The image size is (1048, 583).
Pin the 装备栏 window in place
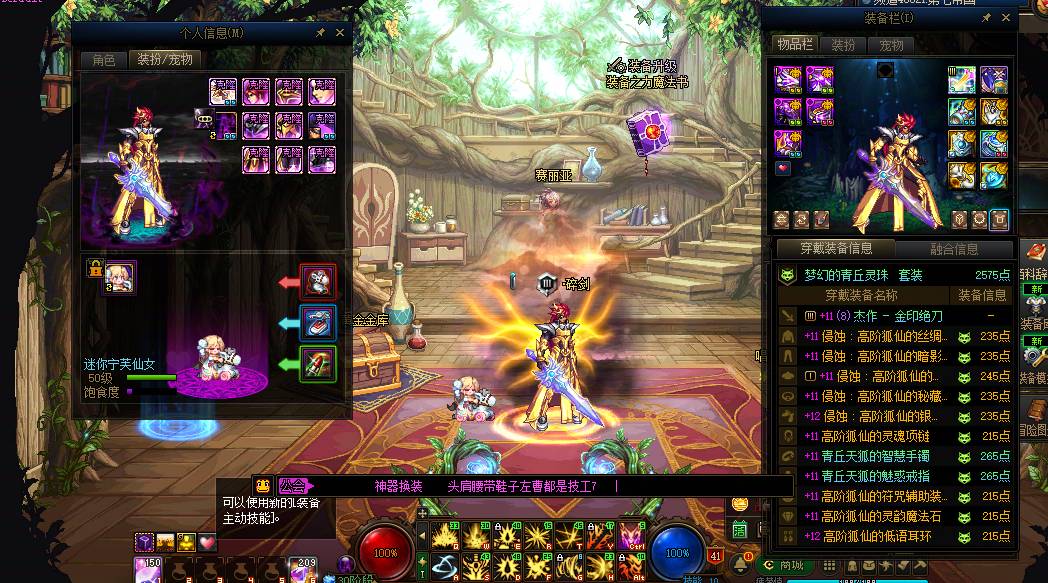[x=986, y=18]
